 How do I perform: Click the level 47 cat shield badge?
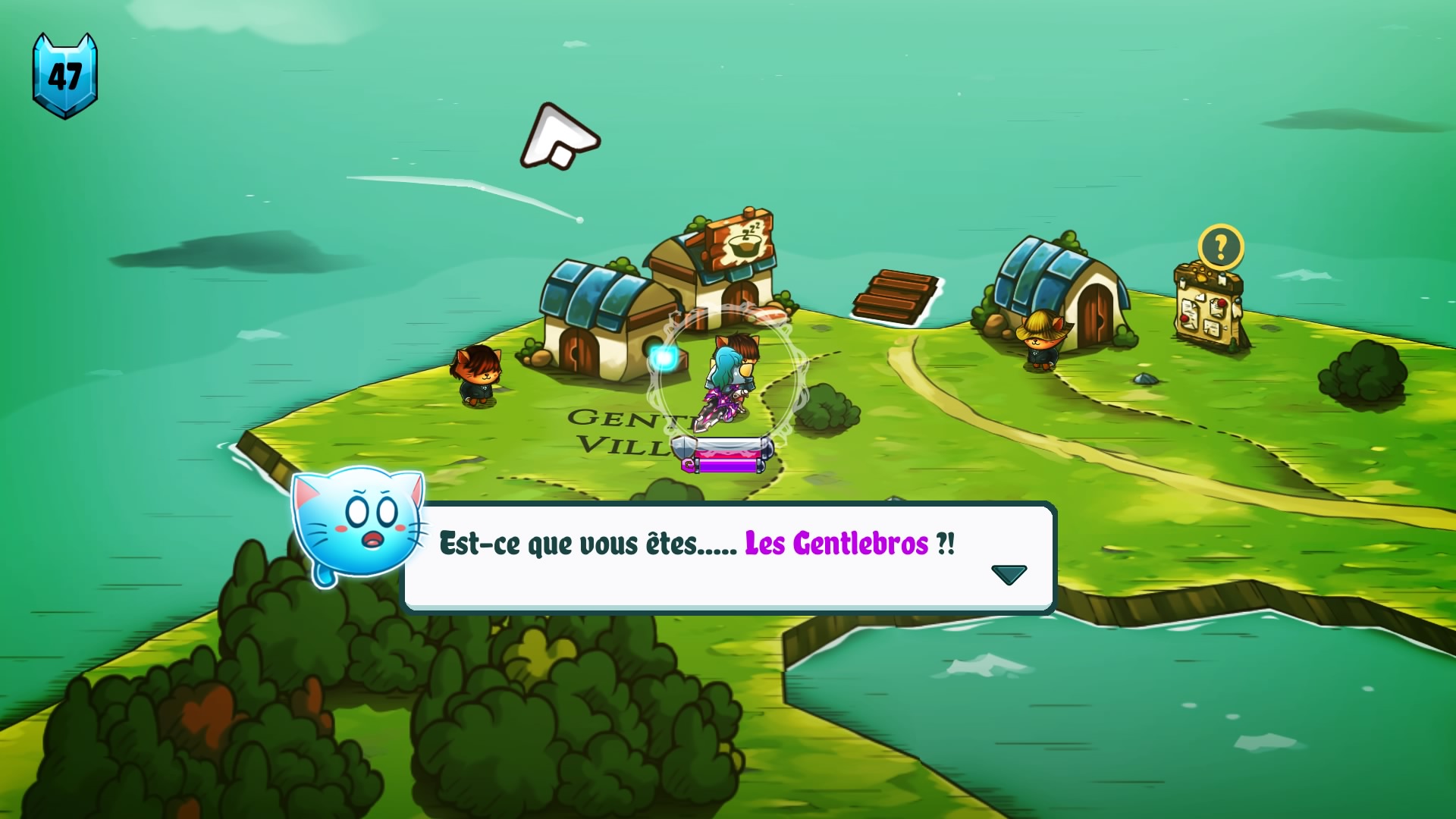pyautogui.click(x=65, y=76)
